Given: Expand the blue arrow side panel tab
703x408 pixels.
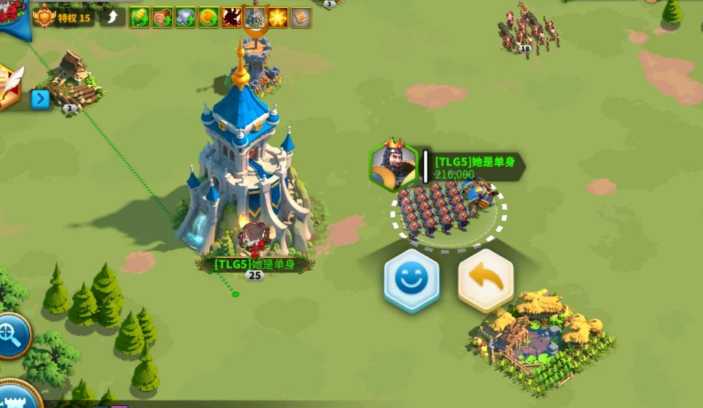Looking at the screenshot, I should click(39, 99).
